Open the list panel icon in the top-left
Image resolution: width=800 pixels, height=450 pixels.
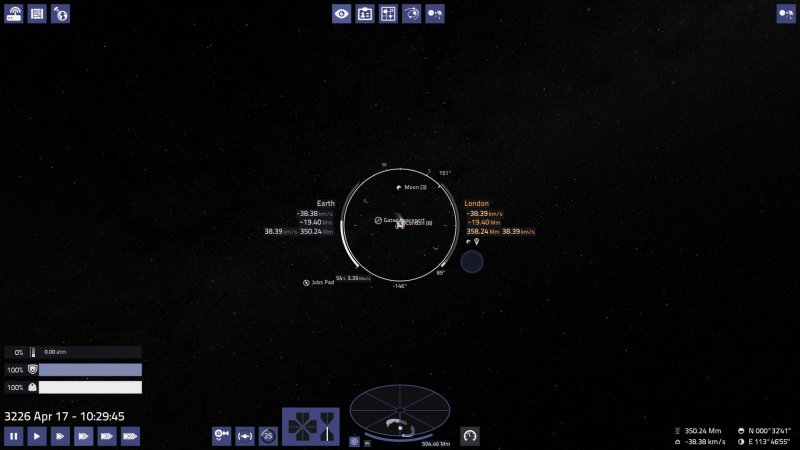[x=37, y=14]
